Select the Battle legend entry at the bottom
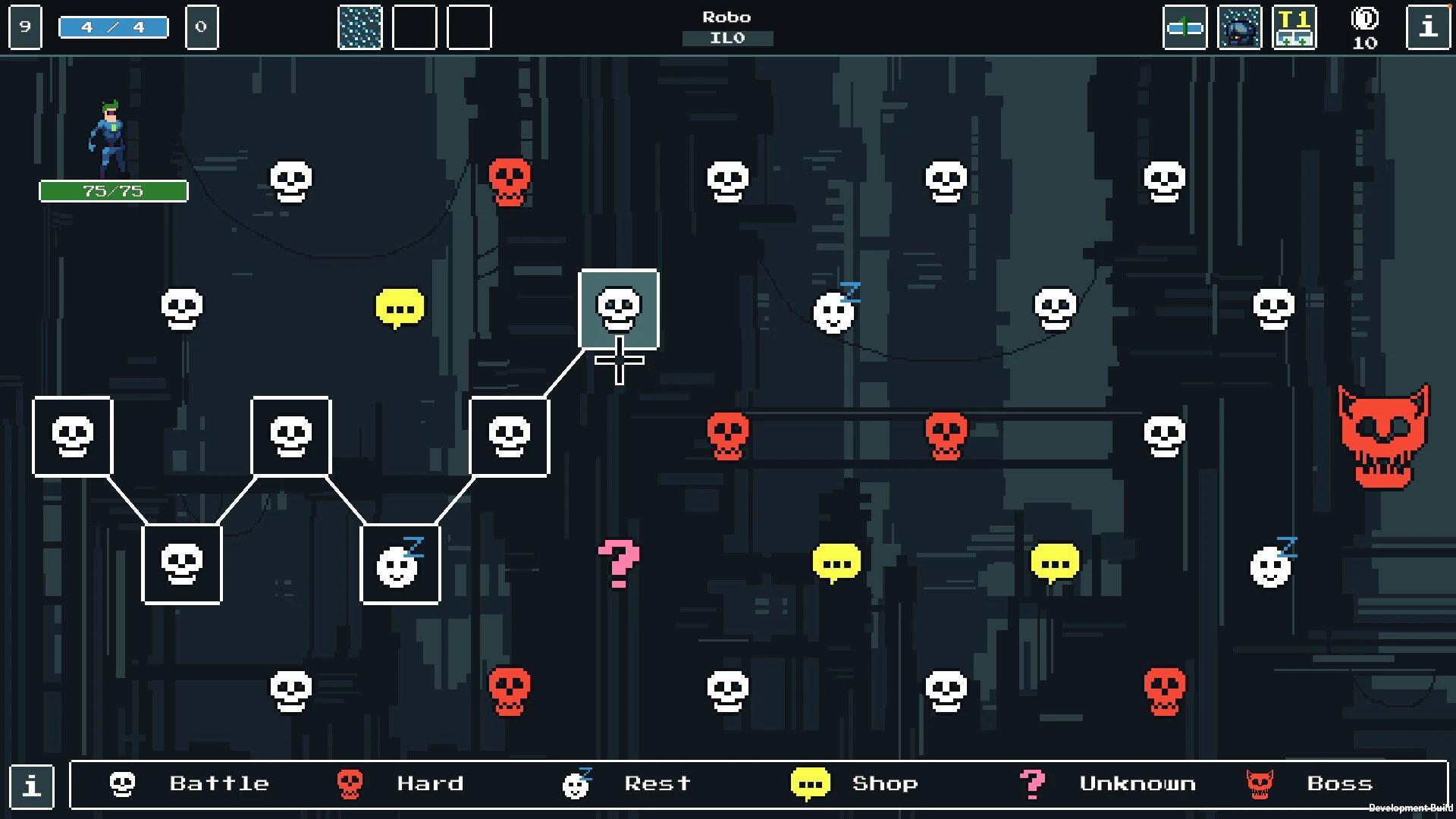Screen dimensions: 1456x819 (x=219, y=783)
